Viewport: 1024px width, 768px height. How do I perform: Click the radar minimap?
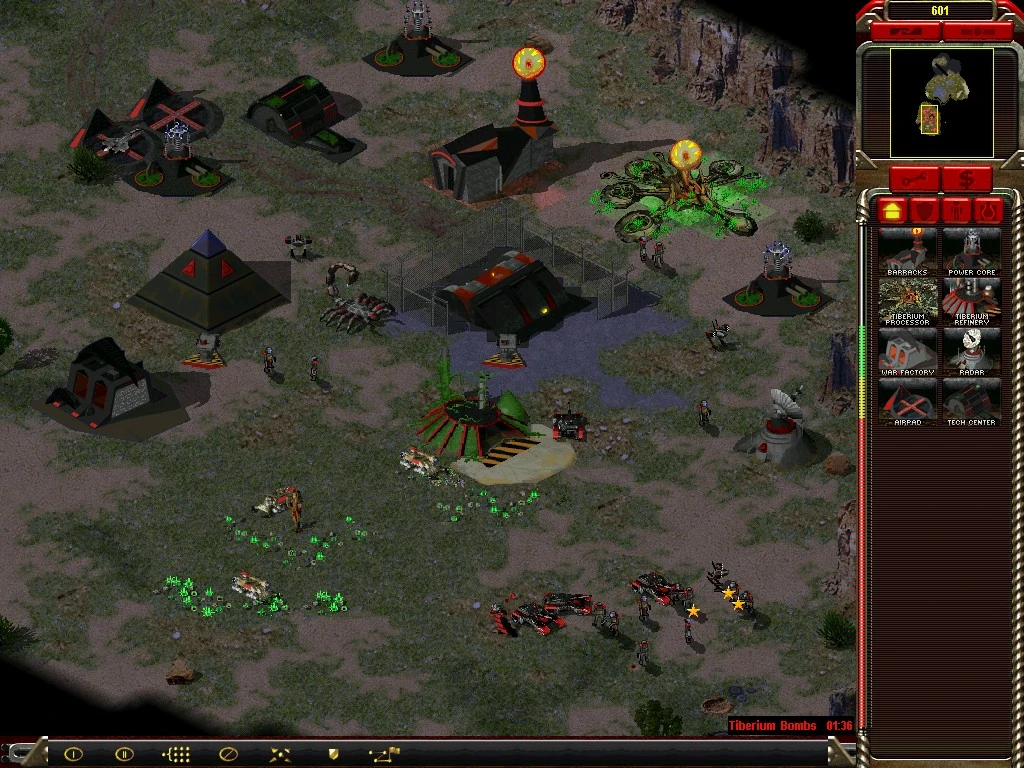click(928, 102)
